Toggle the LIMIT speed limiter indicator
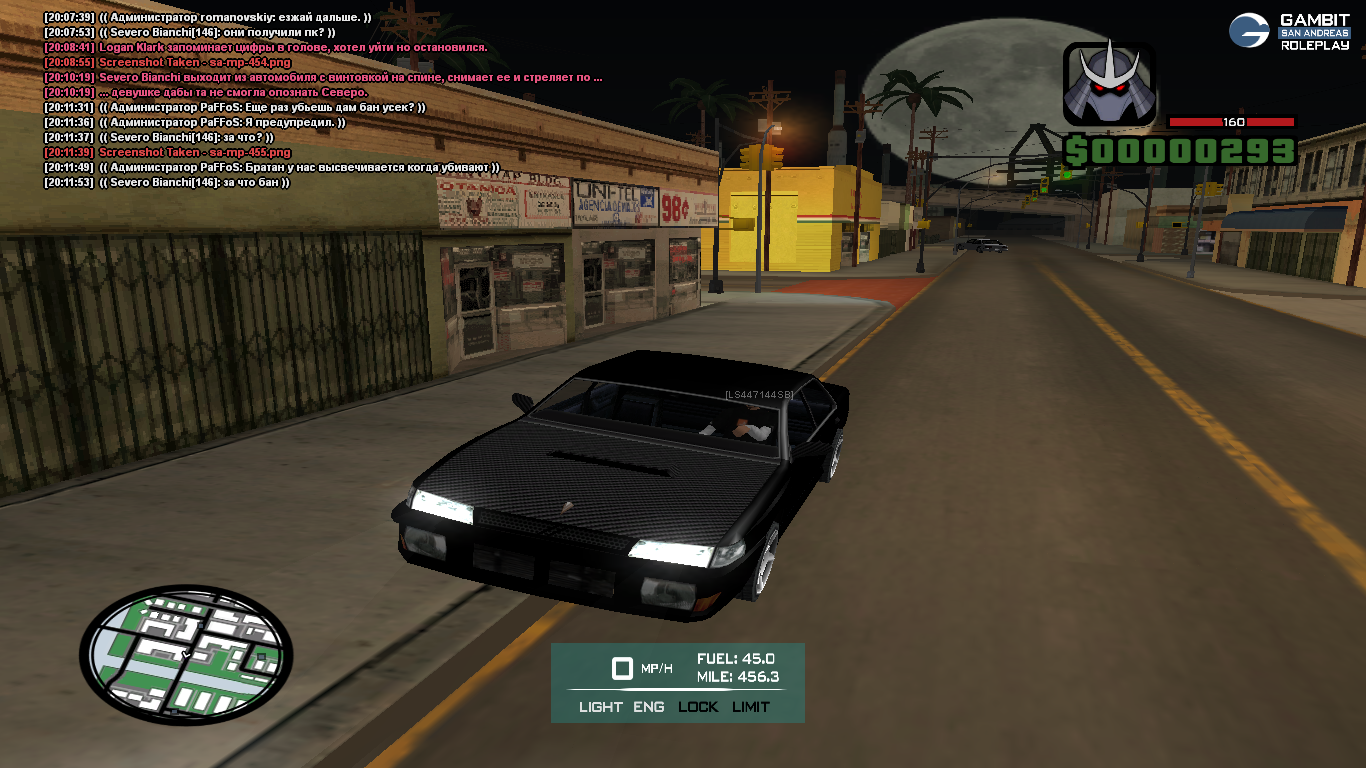1366x768 pixels. click(x=751, y=707)
